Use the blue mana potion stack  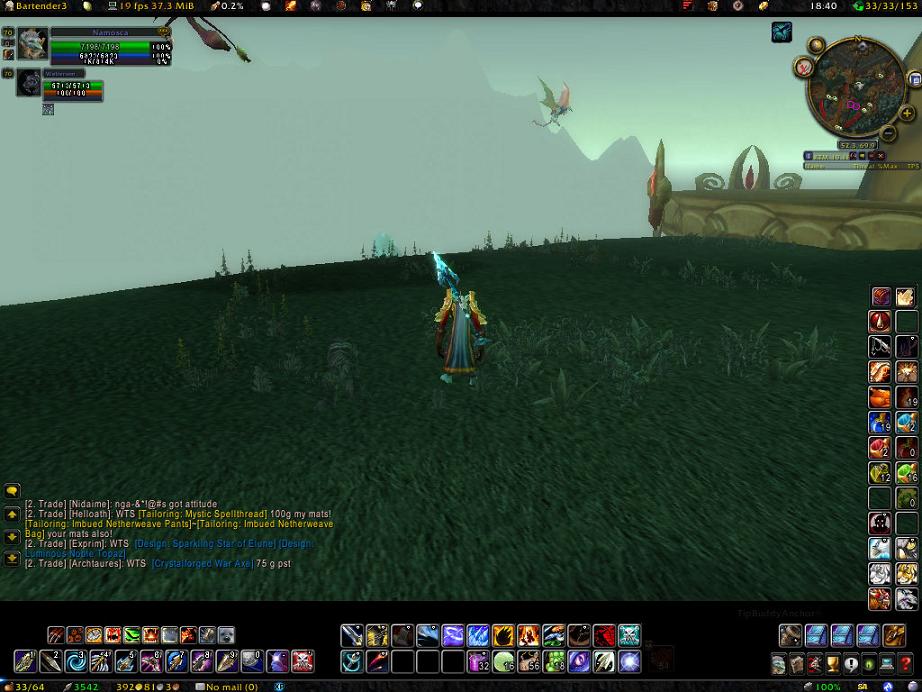[880, 421]
